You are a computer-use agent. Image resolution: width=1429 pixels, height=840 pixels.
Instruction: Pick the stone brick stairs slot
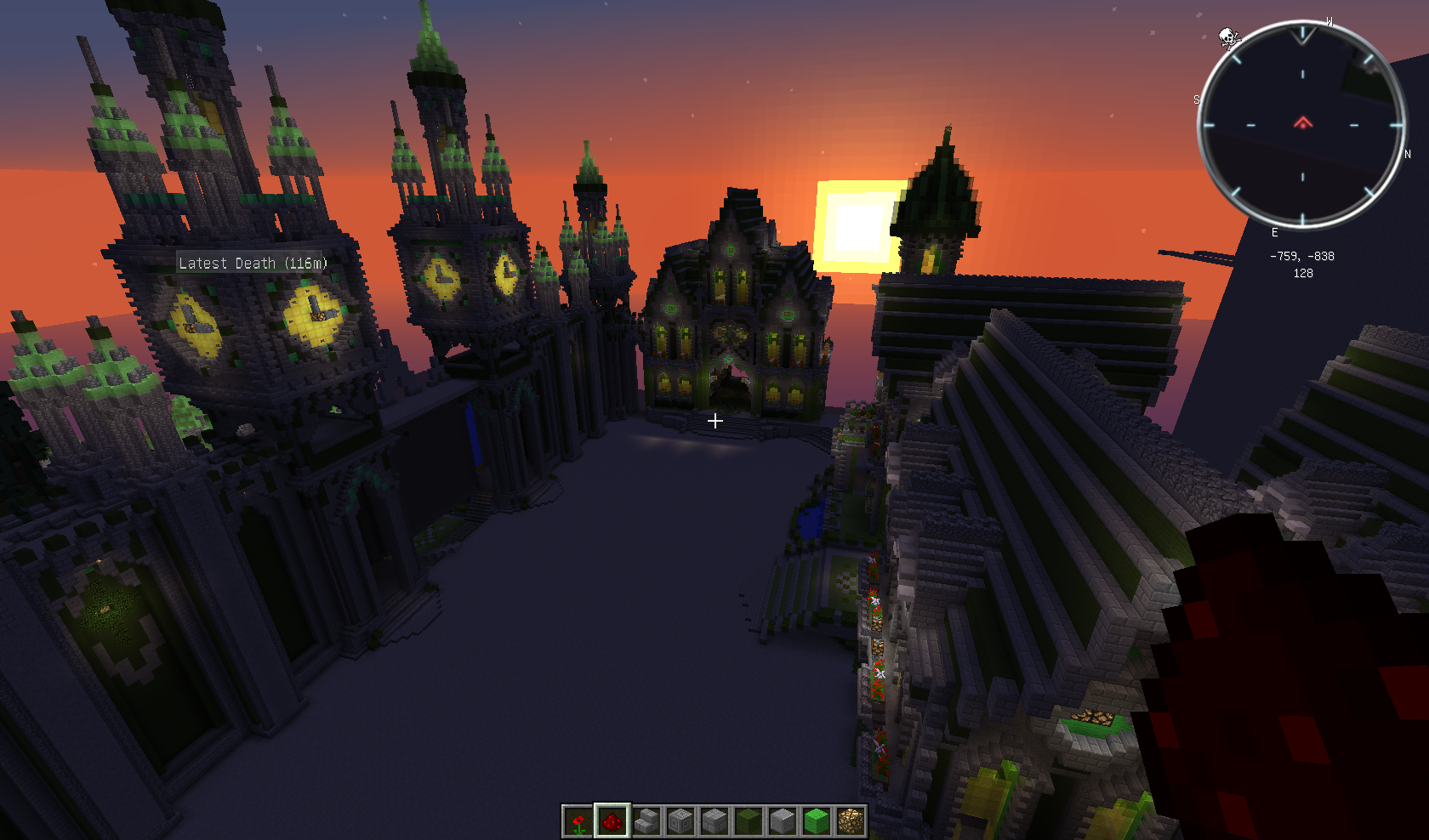(x=646, y=821)
